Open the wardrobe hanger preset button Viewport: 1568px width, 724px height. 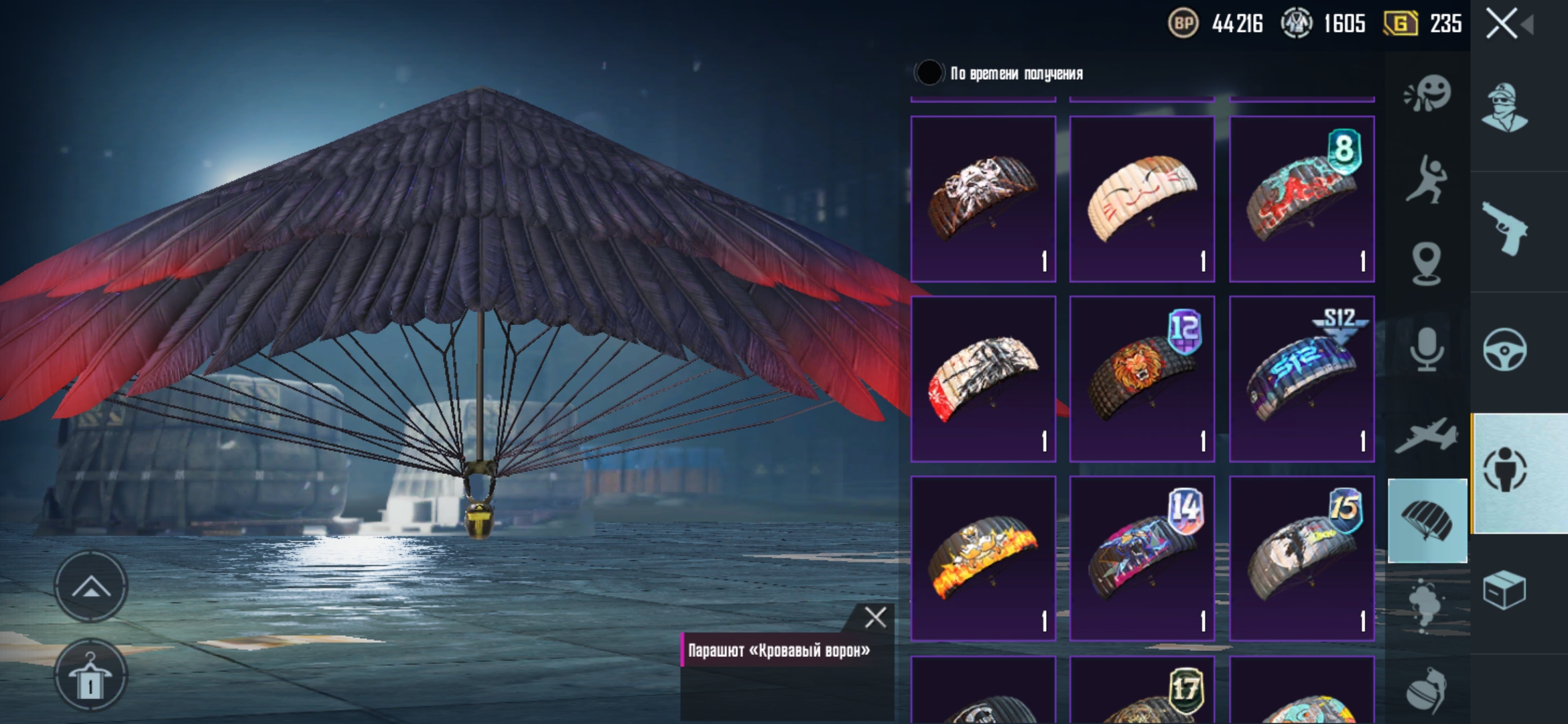[x=90, y=676]
